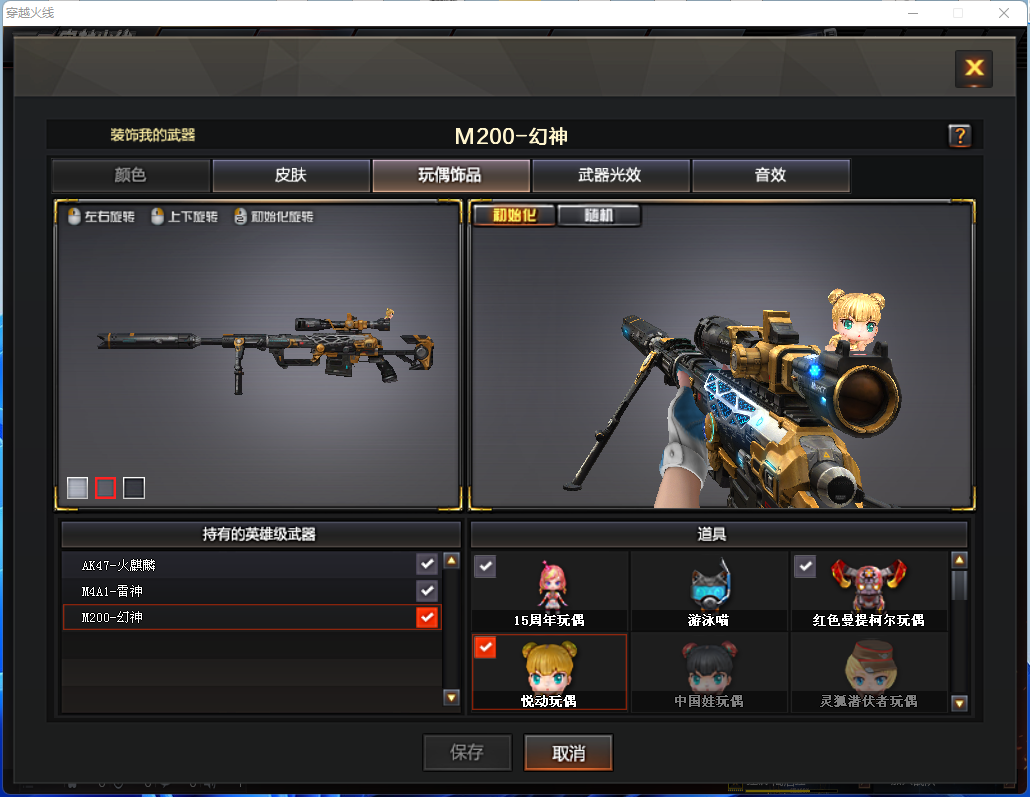
Task: Select the red-outlined background swatch
Action: (105, 488)
